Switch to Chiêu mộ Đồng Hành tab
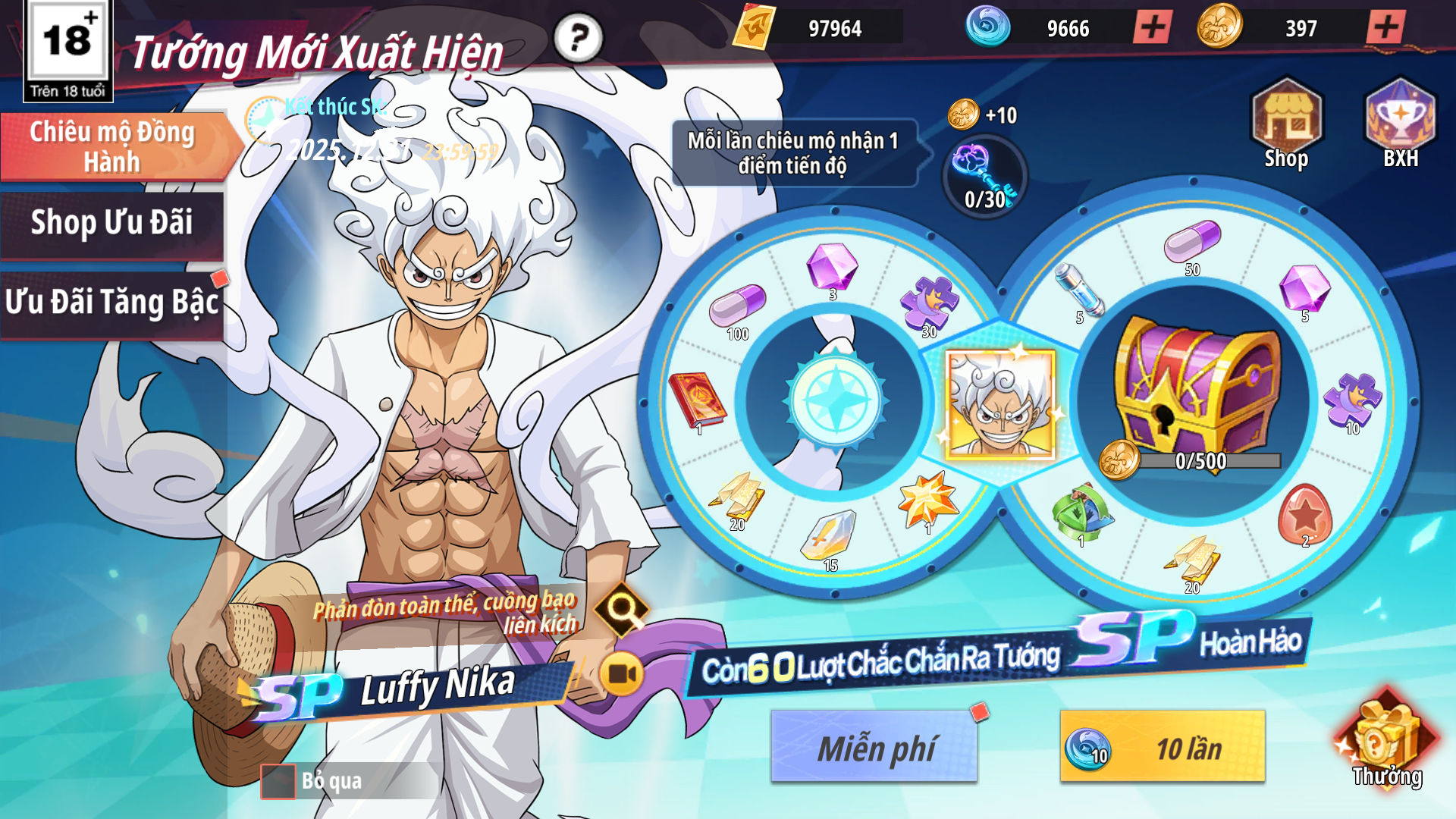The height and width of the screenshot is (819, 1456). (112, 147)
